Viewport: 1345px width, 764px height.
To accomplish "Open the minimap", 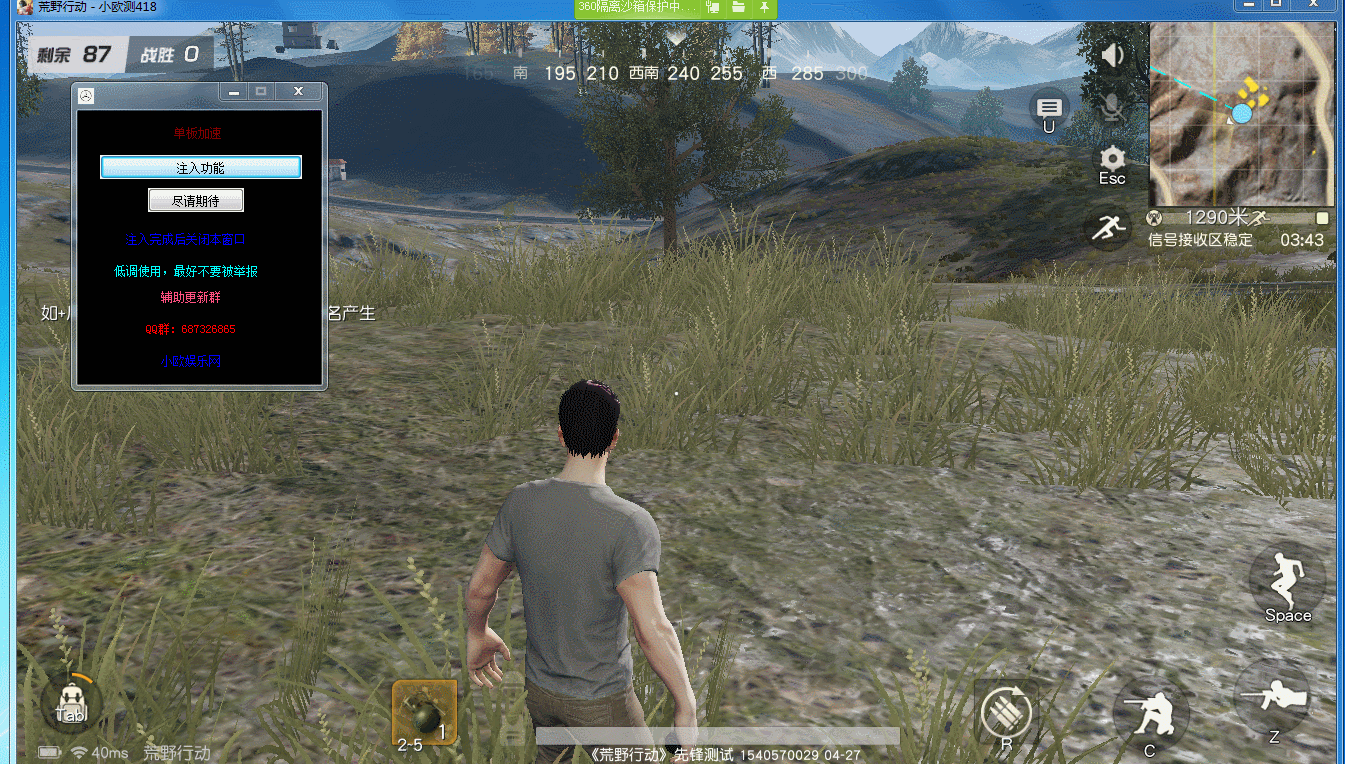I will pos(1241,113).
